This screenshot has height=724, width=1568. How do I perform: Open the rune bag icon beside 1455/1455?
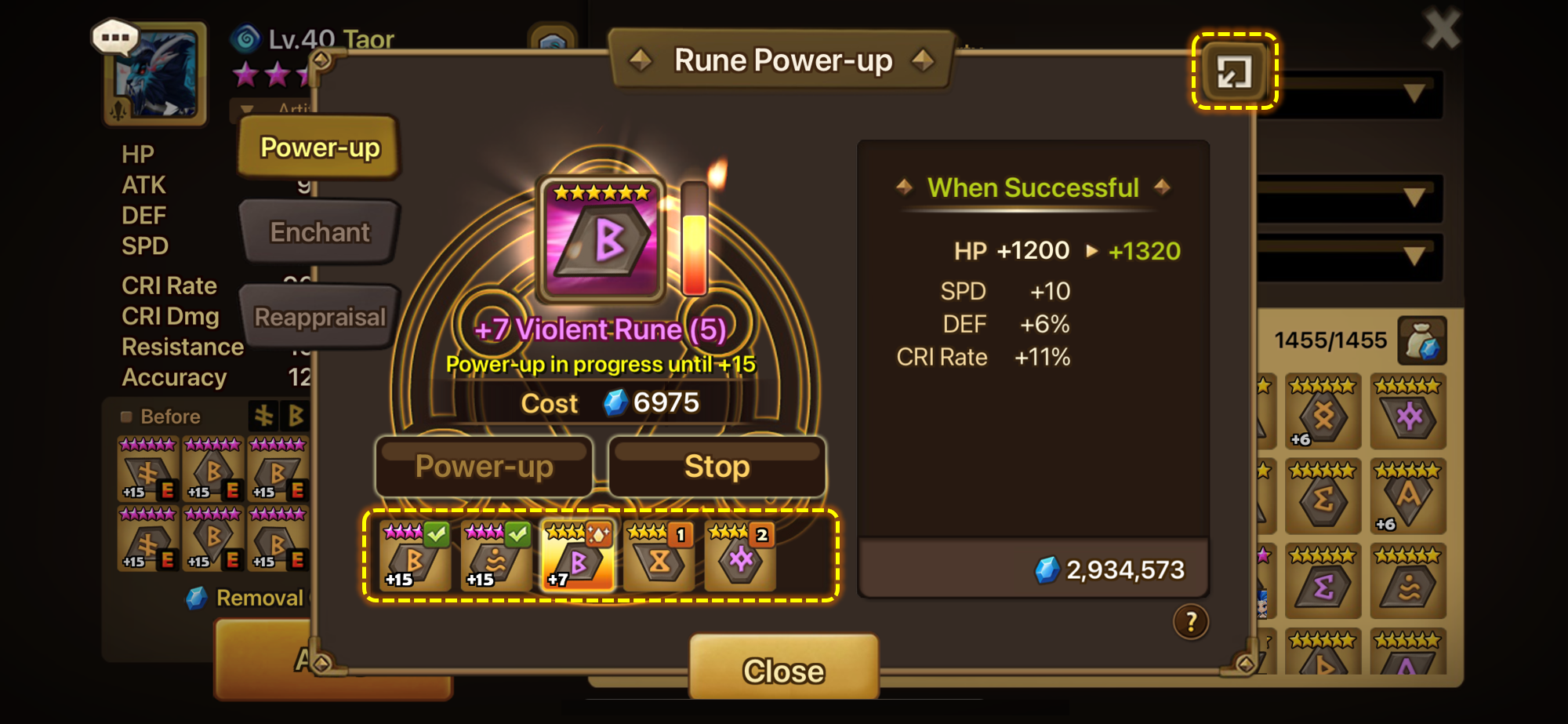pos(1421,341)
